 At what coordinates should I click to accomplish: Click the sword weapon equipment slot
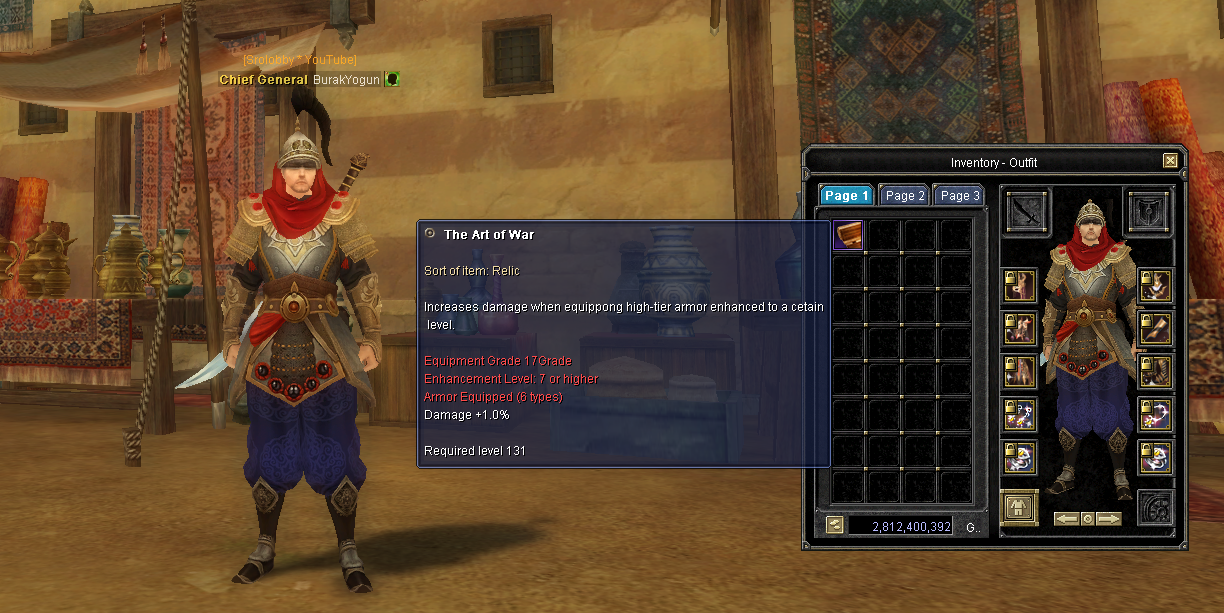(x=1028, y=212)
